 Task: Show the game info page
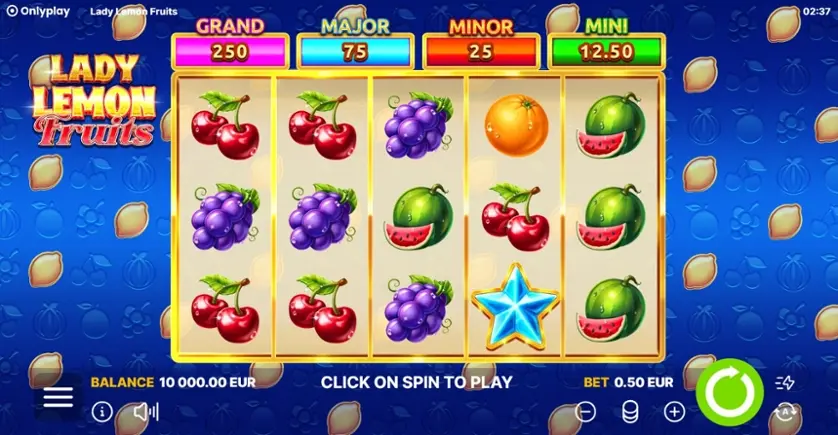click(x=102, y=411)
